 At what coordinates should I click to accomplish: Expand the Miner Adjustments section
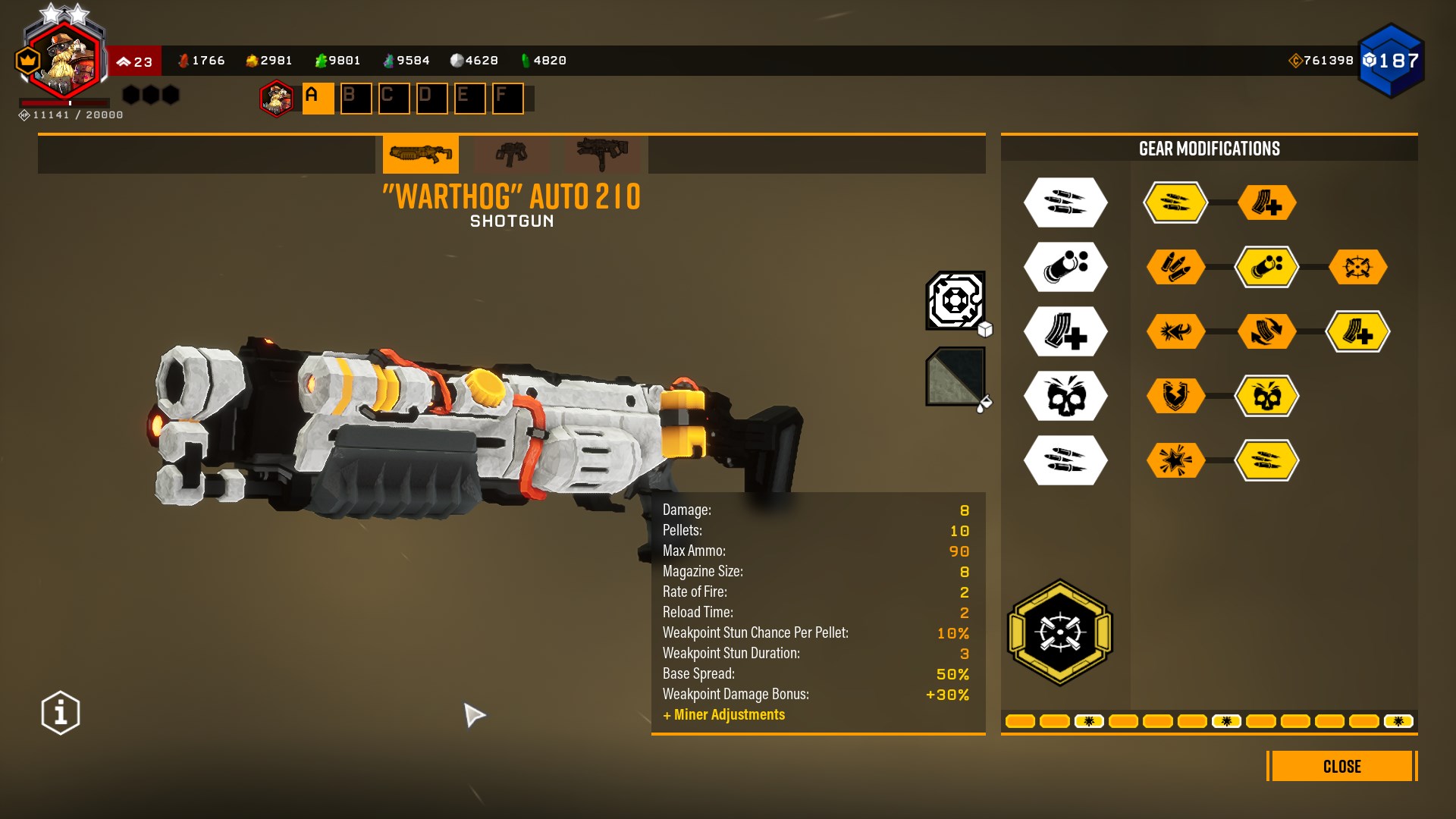[724, 714]
